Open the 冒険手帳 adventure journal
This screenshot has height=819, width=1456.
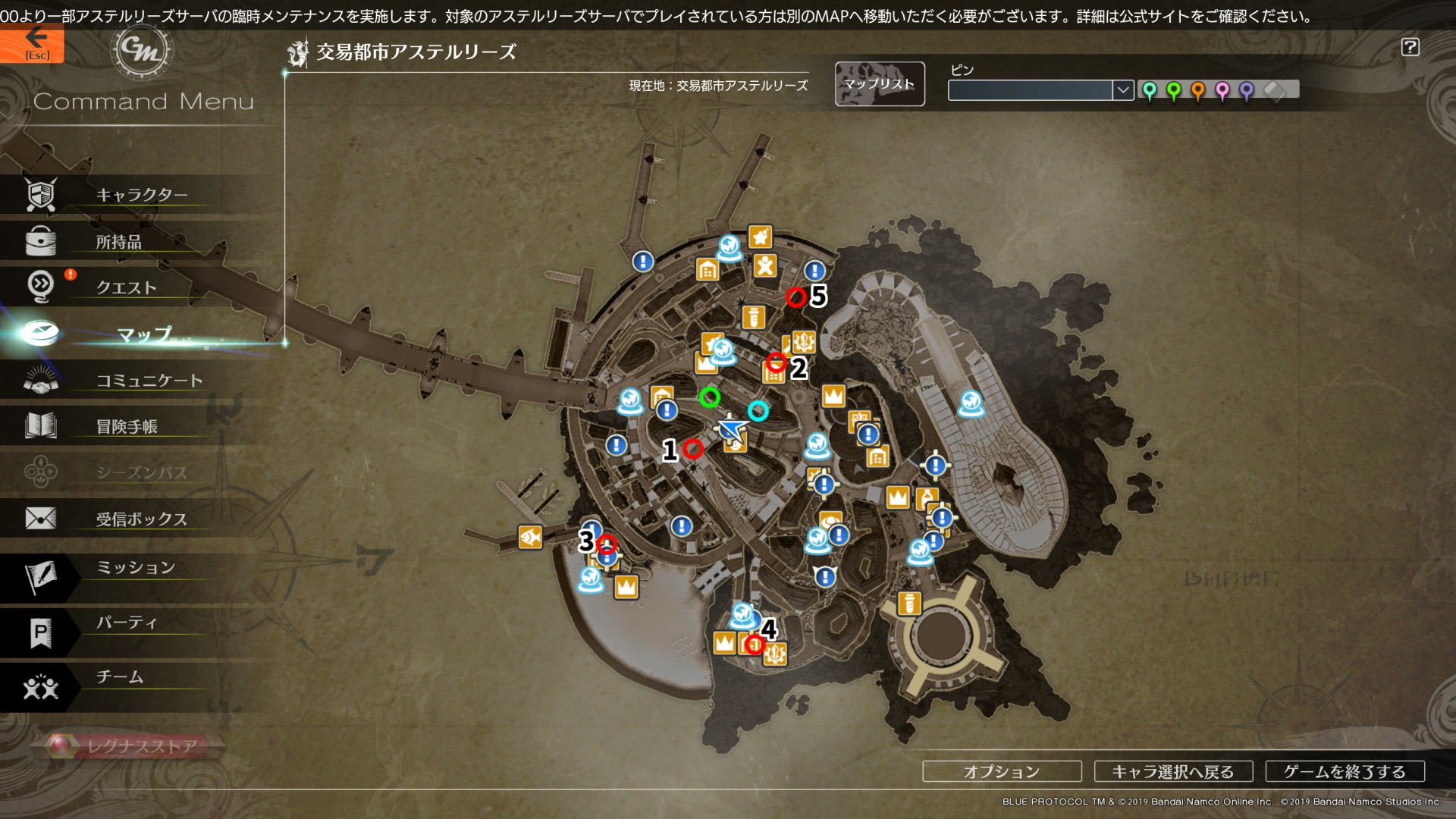[x=127, y=427]
